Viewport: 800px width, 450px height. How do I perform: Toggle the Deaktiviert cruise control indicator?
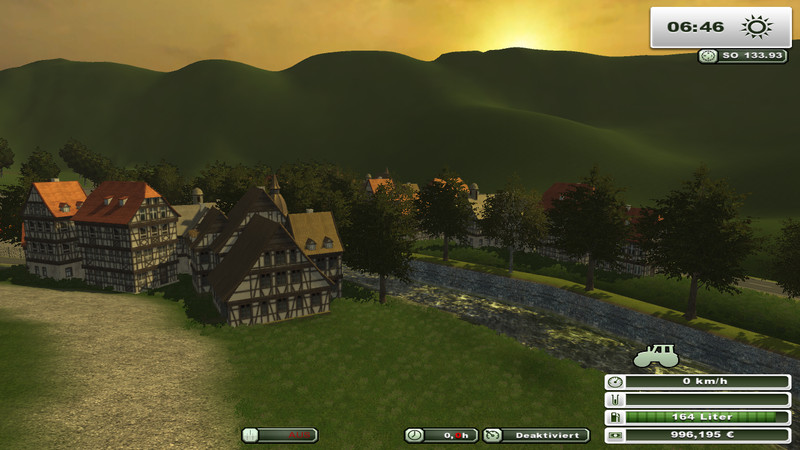(536, 435)
